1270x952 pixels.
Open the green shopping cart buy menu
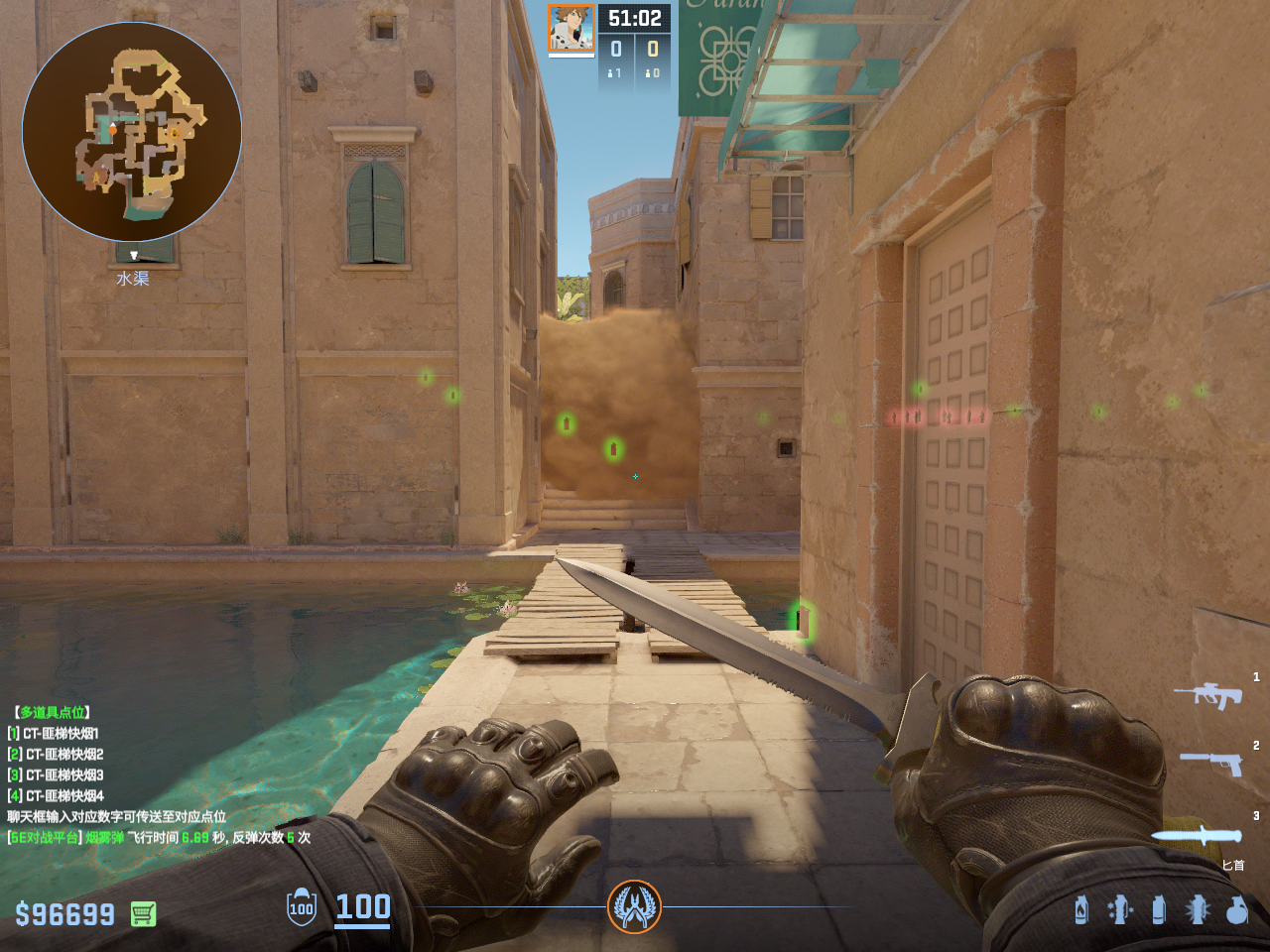143,913
